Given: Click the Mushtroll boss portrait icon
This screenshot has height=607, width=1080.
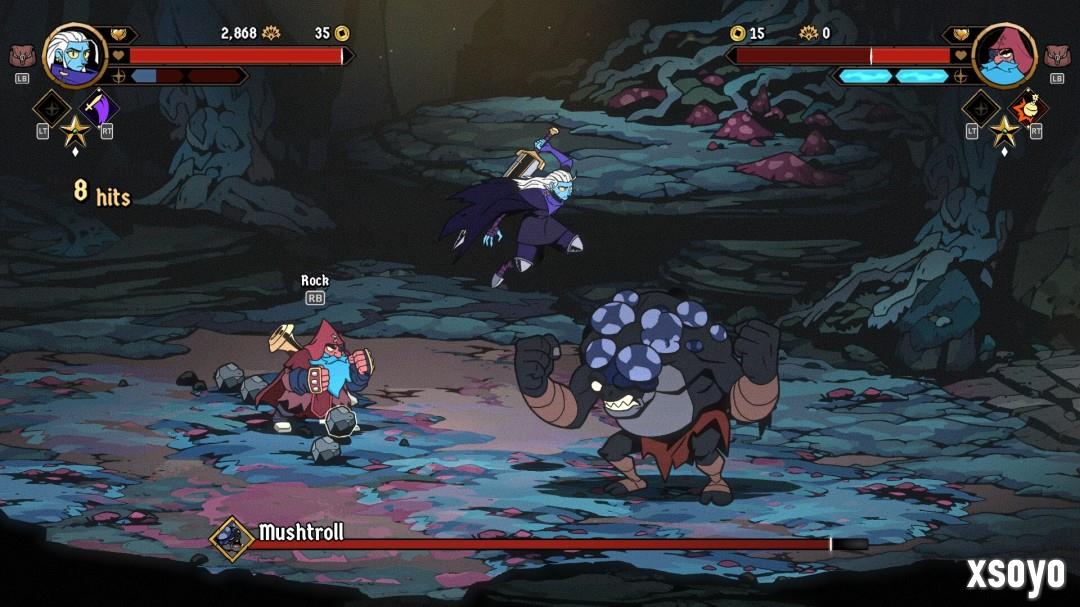Looking at the screenshot, I should 232,539.
